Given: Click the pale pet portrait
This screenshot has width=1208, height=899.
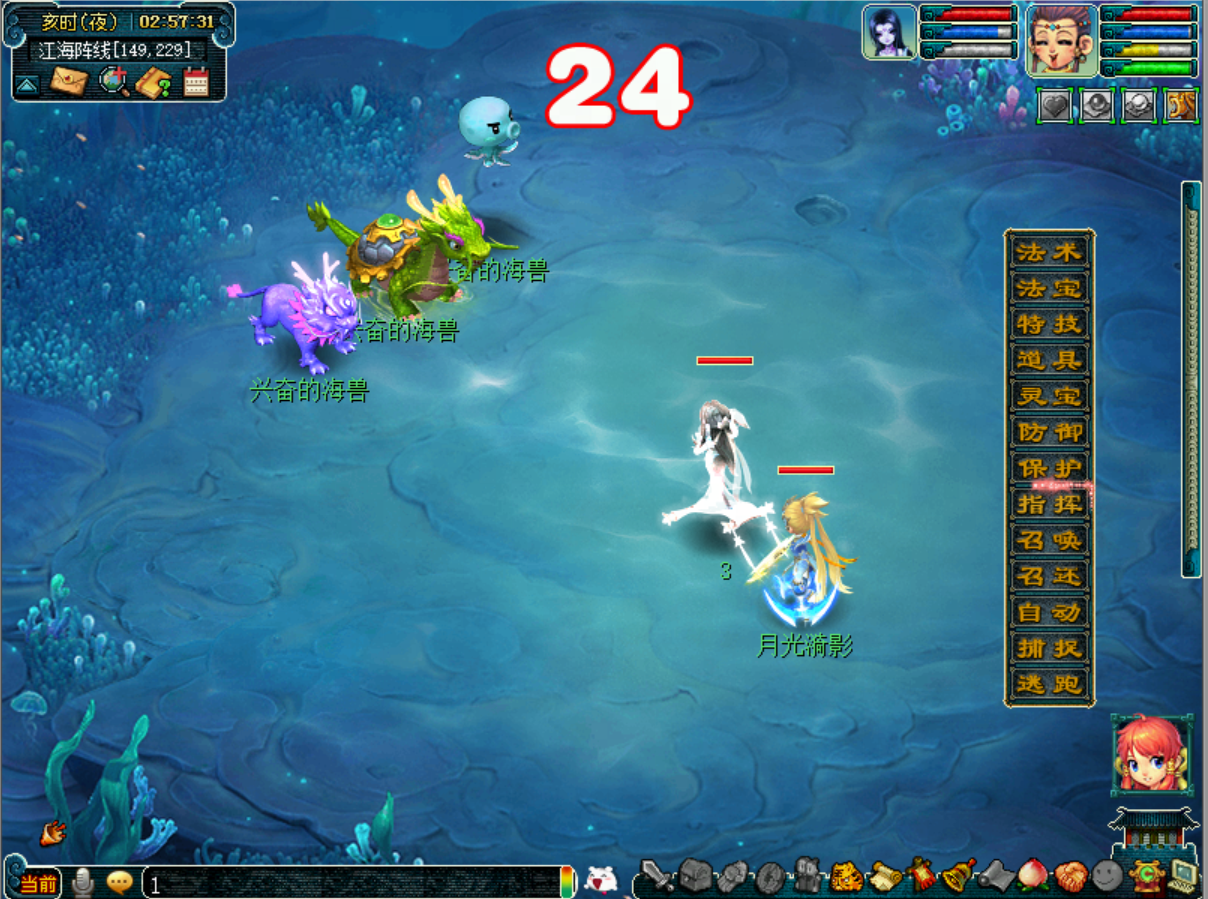Looking at the screenshot, I should (889, 32).
